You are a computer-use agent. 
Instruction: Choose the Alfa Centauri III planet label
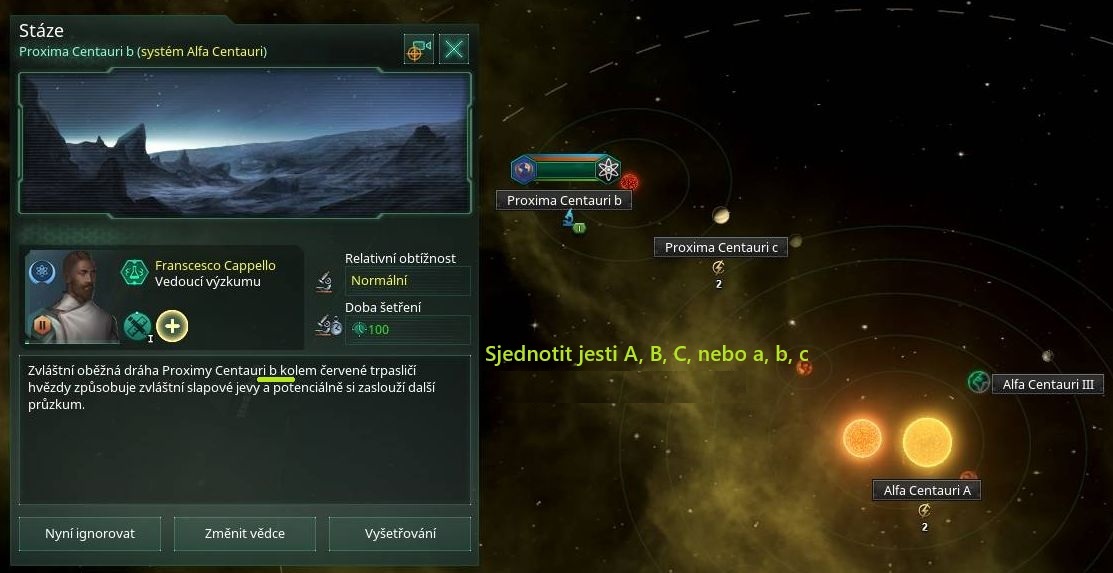[x=1047, y=383]
